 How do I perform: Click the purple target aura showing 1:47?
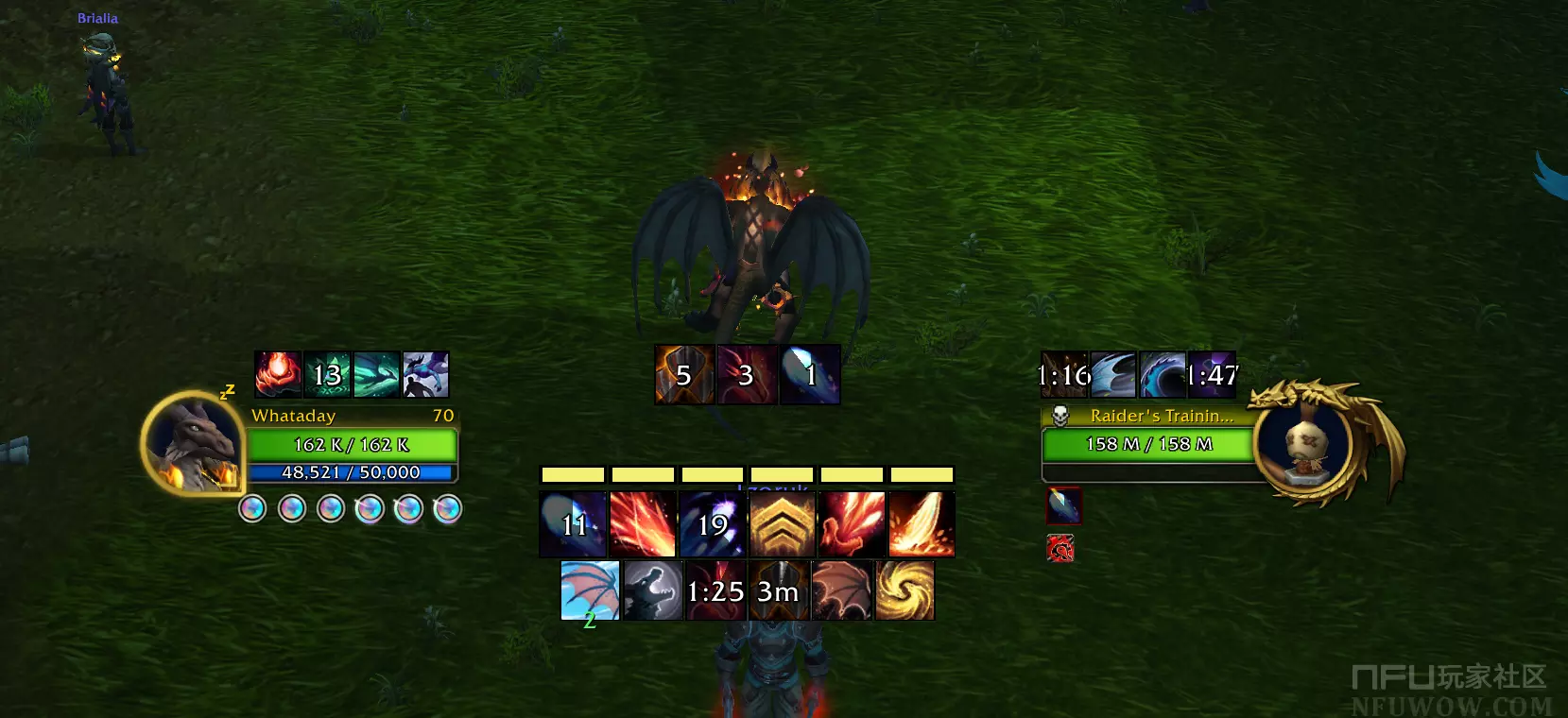click(1212, 375)
